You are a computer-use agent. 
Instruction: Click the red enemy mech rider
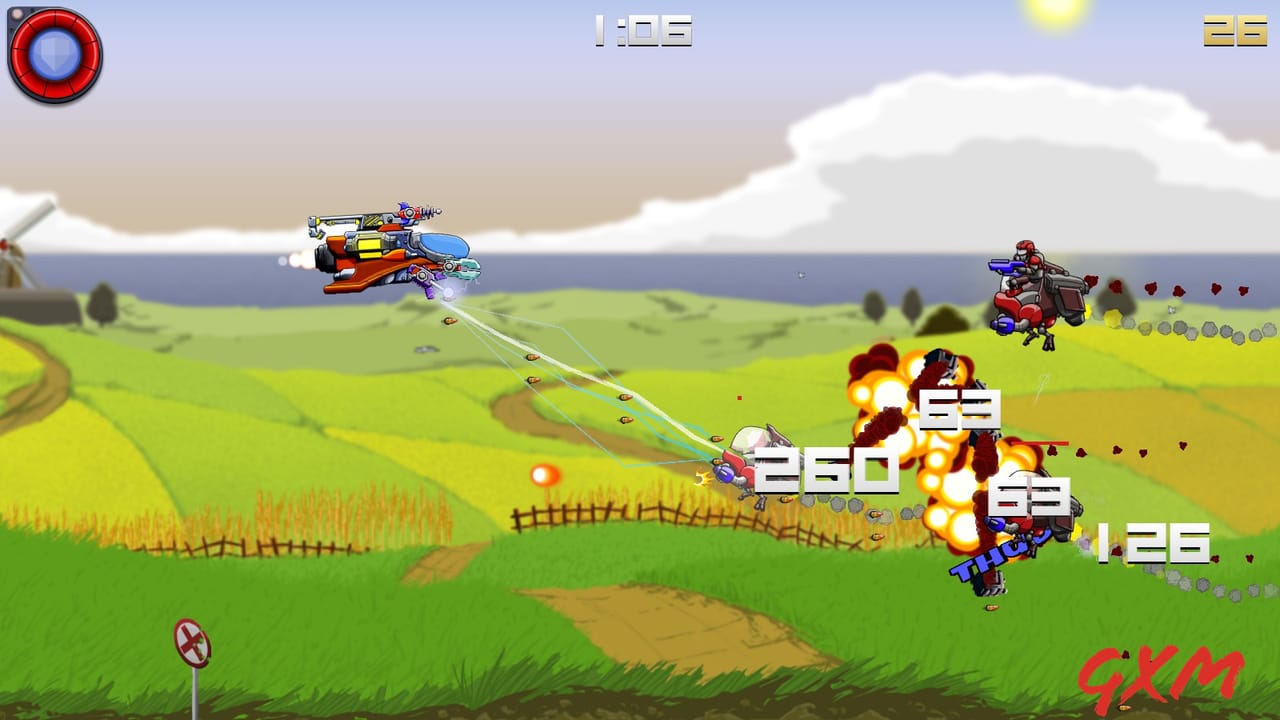coord(1035,290)
